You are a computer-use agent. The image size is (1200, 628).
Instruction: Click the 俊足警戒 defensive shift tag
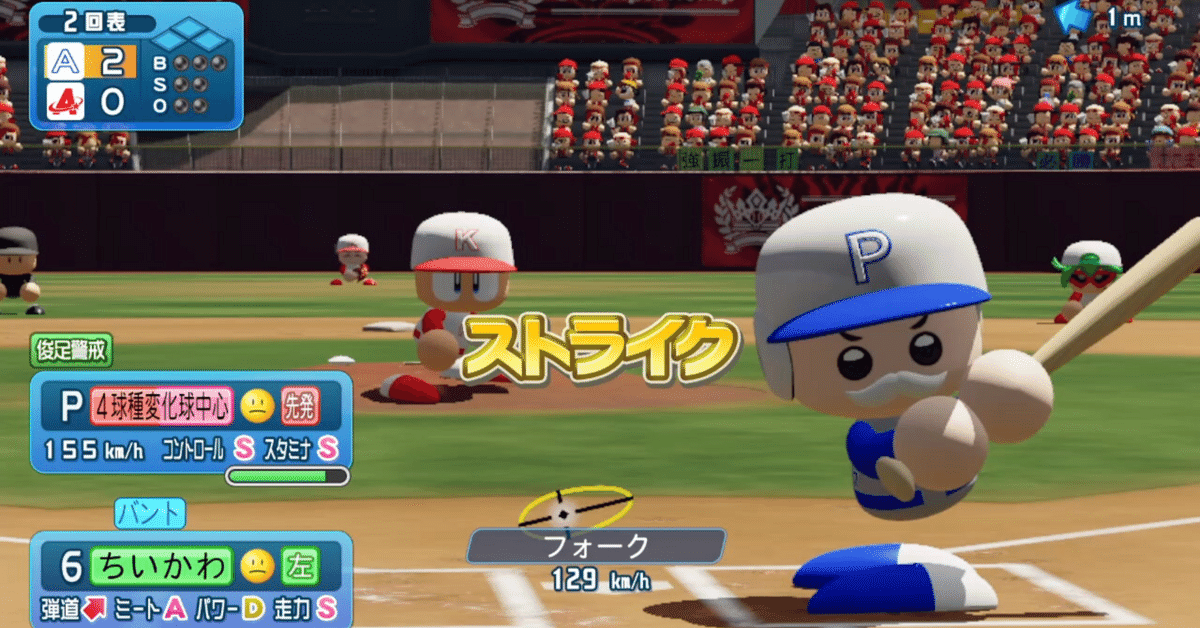click(x=70, y=350)
